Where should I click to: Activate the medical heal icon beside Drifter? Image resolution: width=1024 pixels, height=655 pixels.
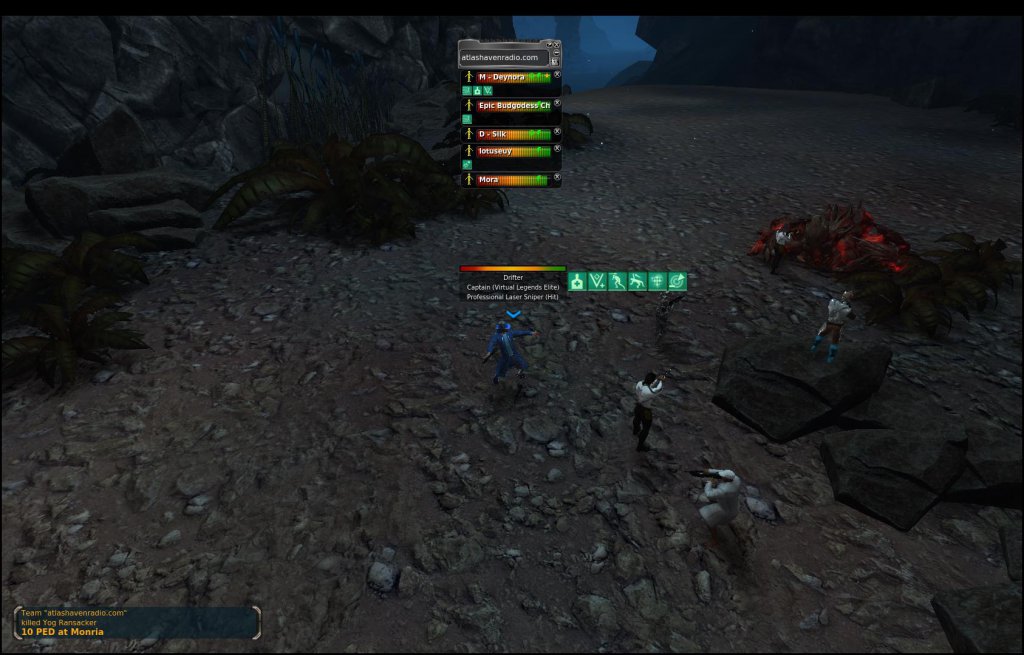point(577,282)
